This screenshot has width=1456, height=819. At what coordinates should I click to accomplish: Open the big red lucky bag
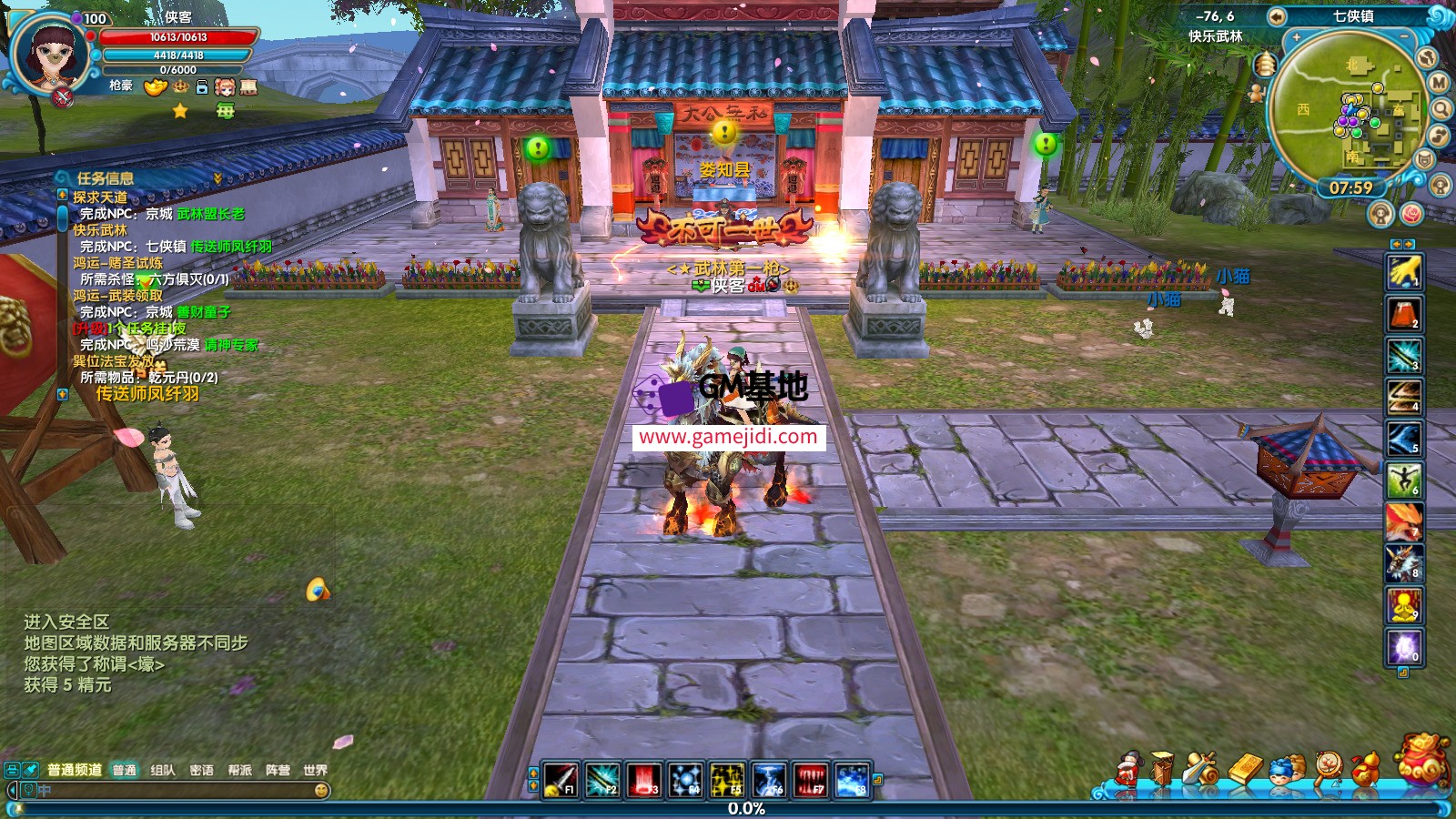click(x=1422, y=760)
